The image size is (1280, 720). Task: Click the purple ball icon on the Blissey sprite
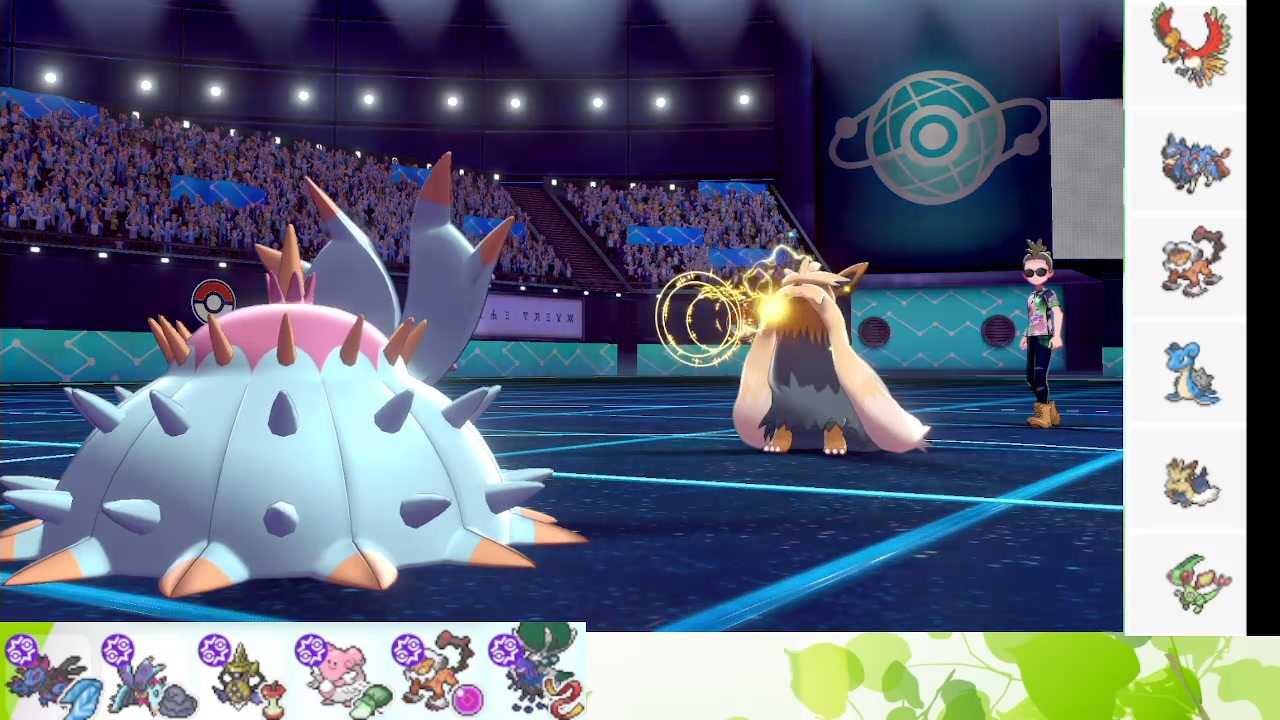pyautogui.click(x=312, y=652)
